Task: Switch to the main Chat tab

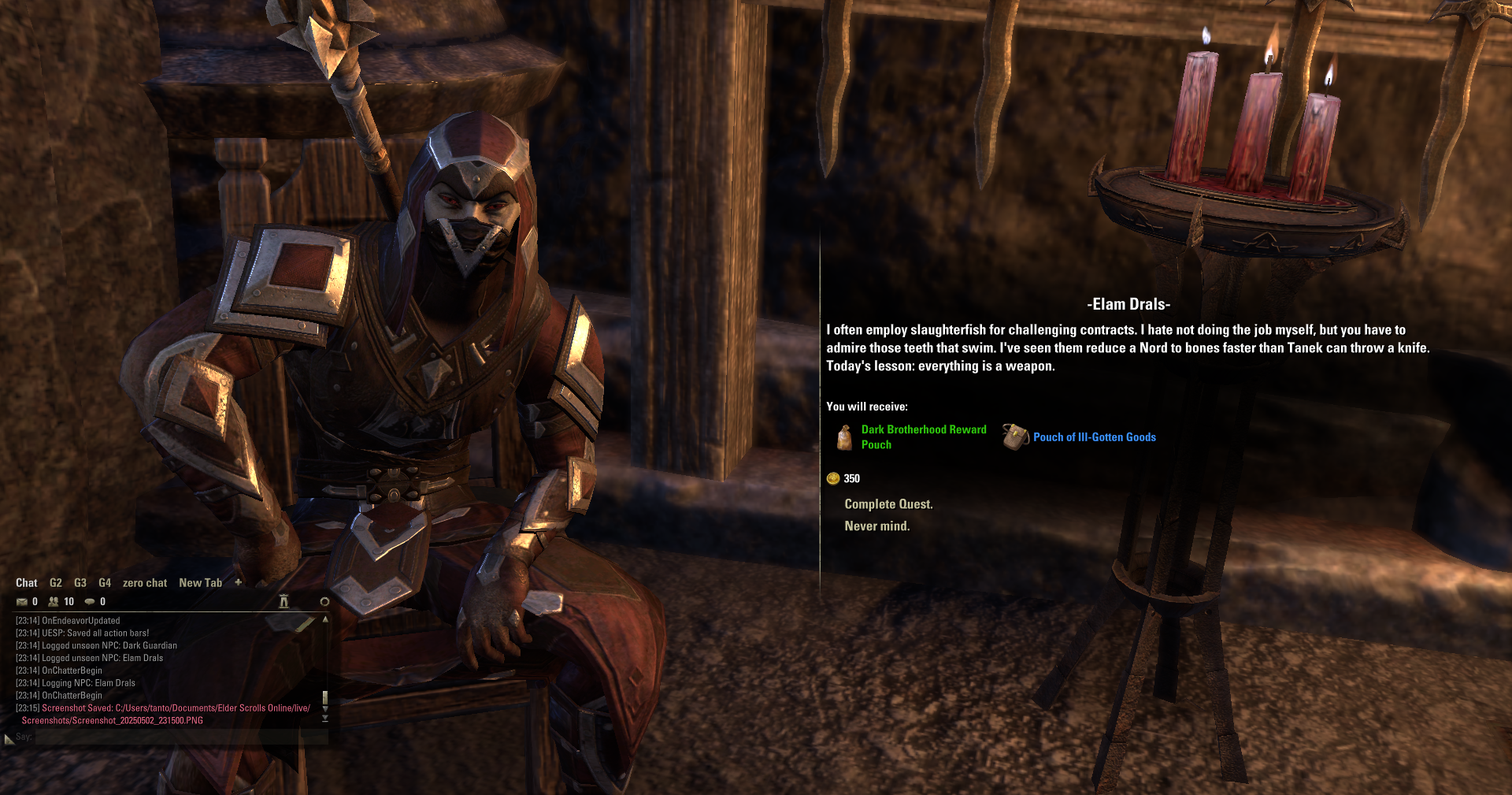Action: pyautogui.click(x=26, y=583)
